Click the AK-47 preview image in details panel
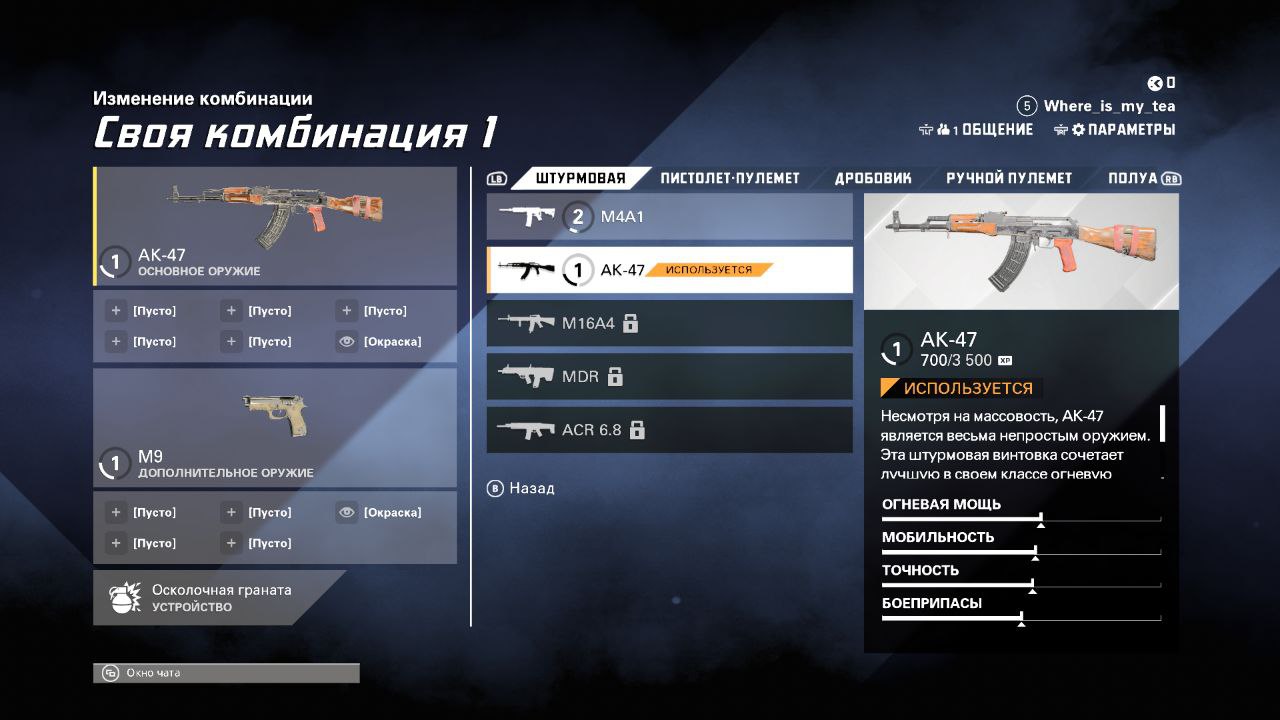Screen dimensions: 1280x720 [1021, 251]
